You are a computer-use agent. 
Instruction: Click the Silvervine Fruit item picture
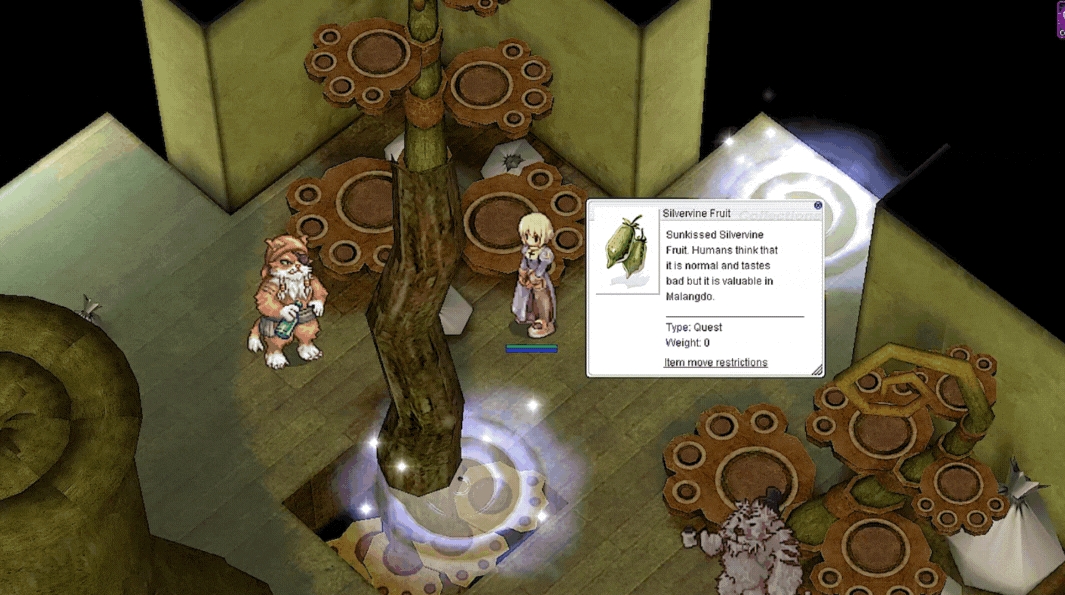[x=627, y=250]
